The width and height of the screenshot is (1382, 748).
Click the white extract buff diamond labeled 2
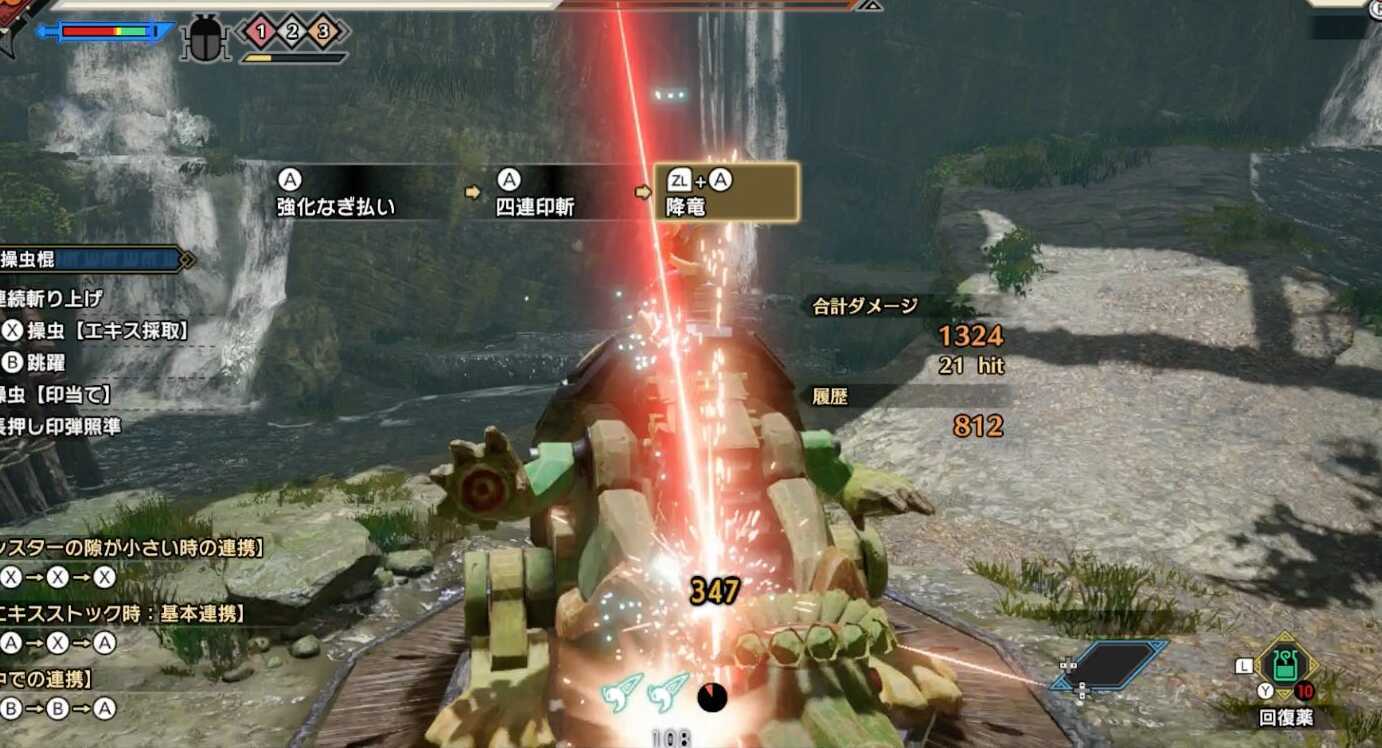[292, 30]
